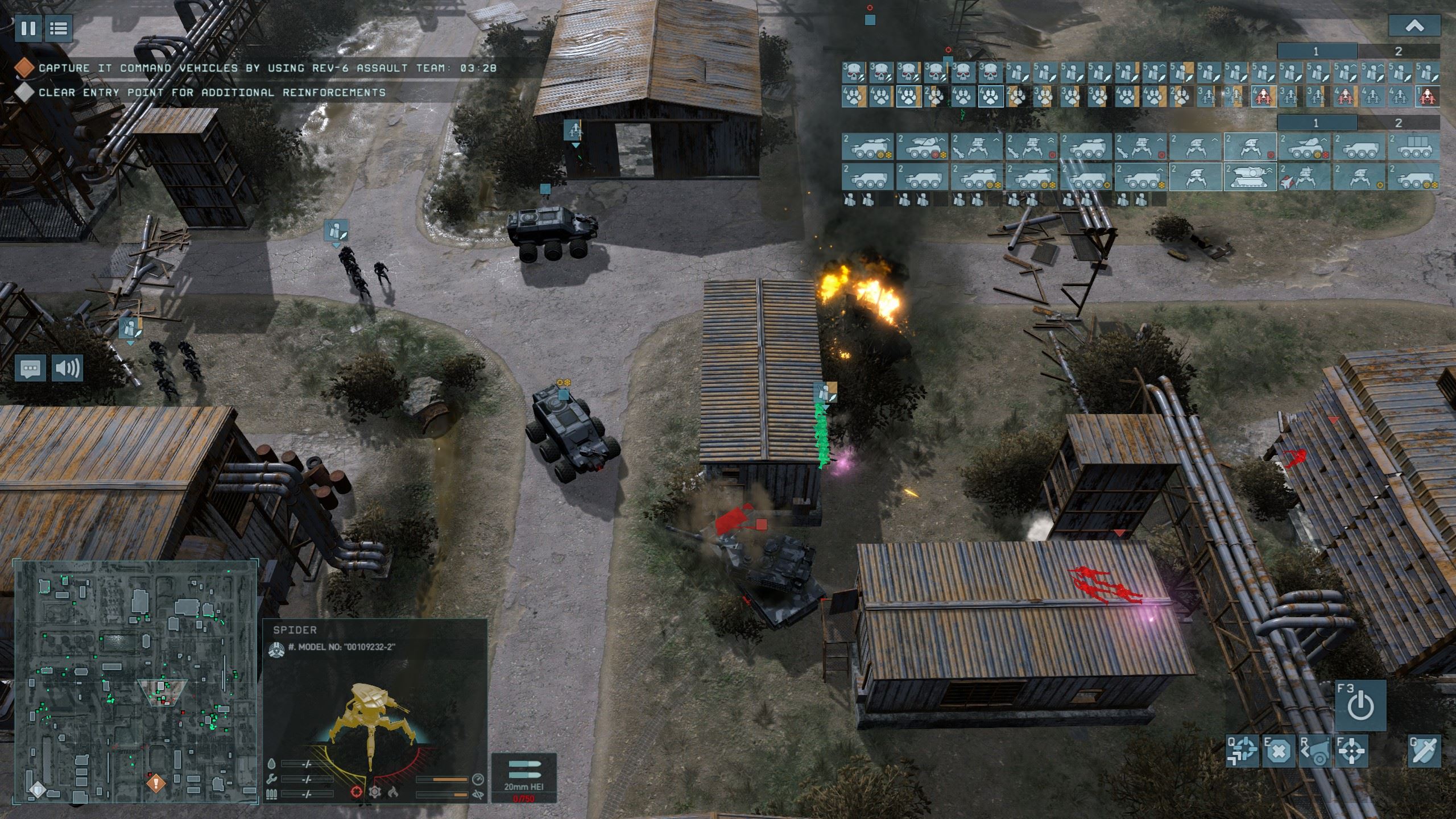Click the red crosshair icon in Spider panel
Viewport: 1456px width, 819px height.
pyautogui.click(x=356, y=791)
